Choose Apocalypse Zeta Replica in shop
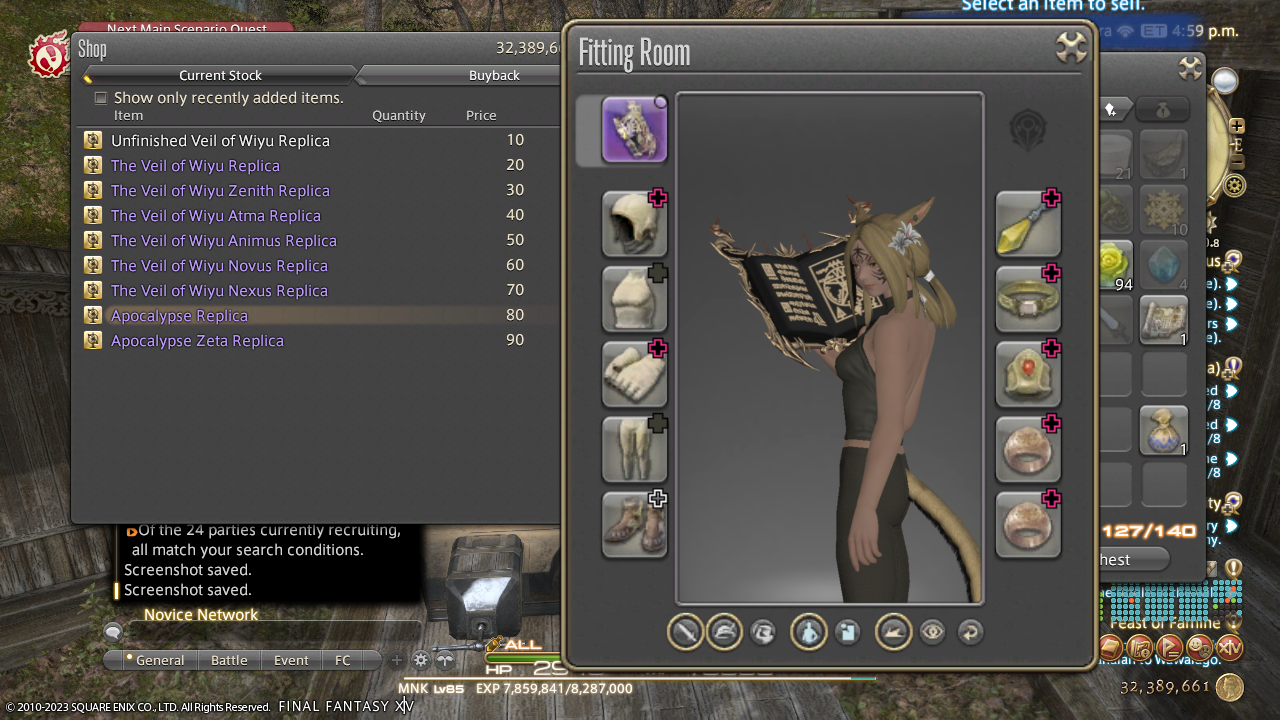The height and width of the screenshot is (720, 1280). pos(197,341)
